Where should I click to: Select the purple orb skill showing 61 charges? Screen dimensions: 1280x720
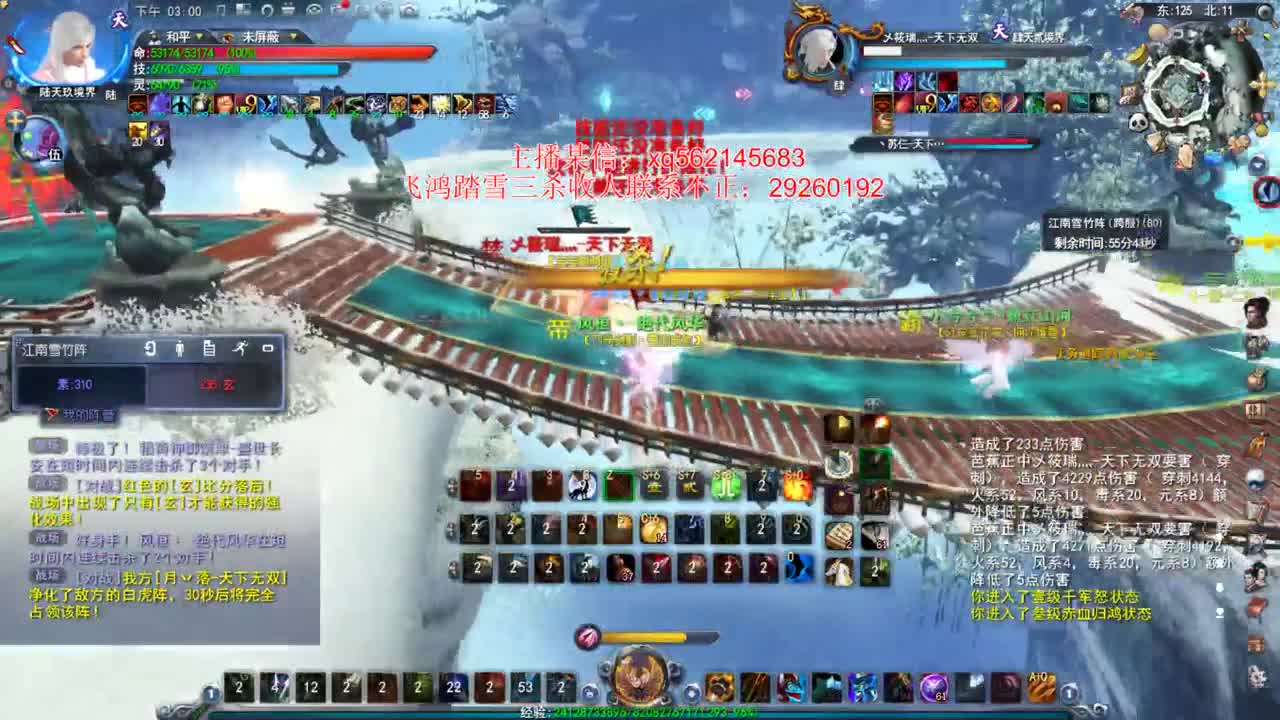[x=933, y=687]
